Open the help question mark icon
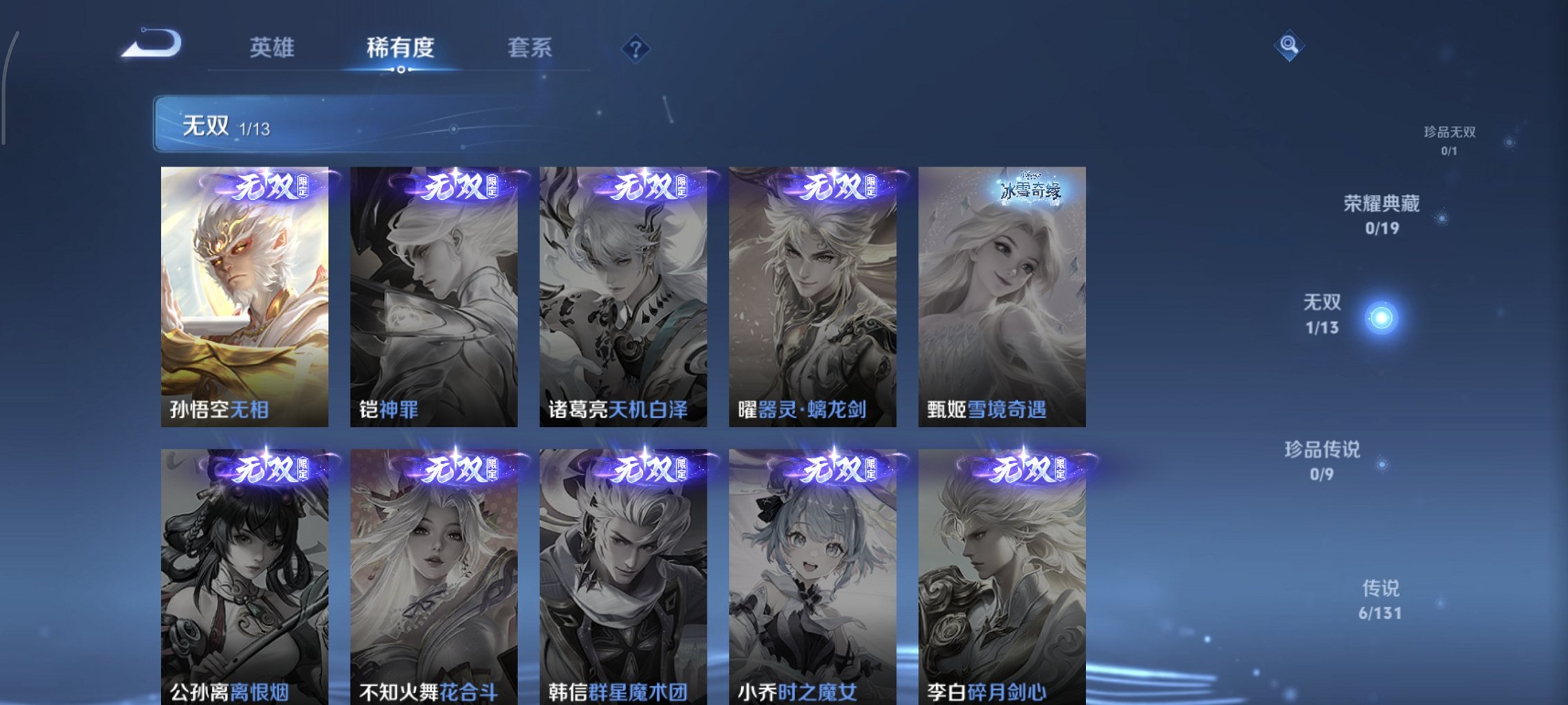The width and height of the screenshot is (1568, 705). click(635, 48)
